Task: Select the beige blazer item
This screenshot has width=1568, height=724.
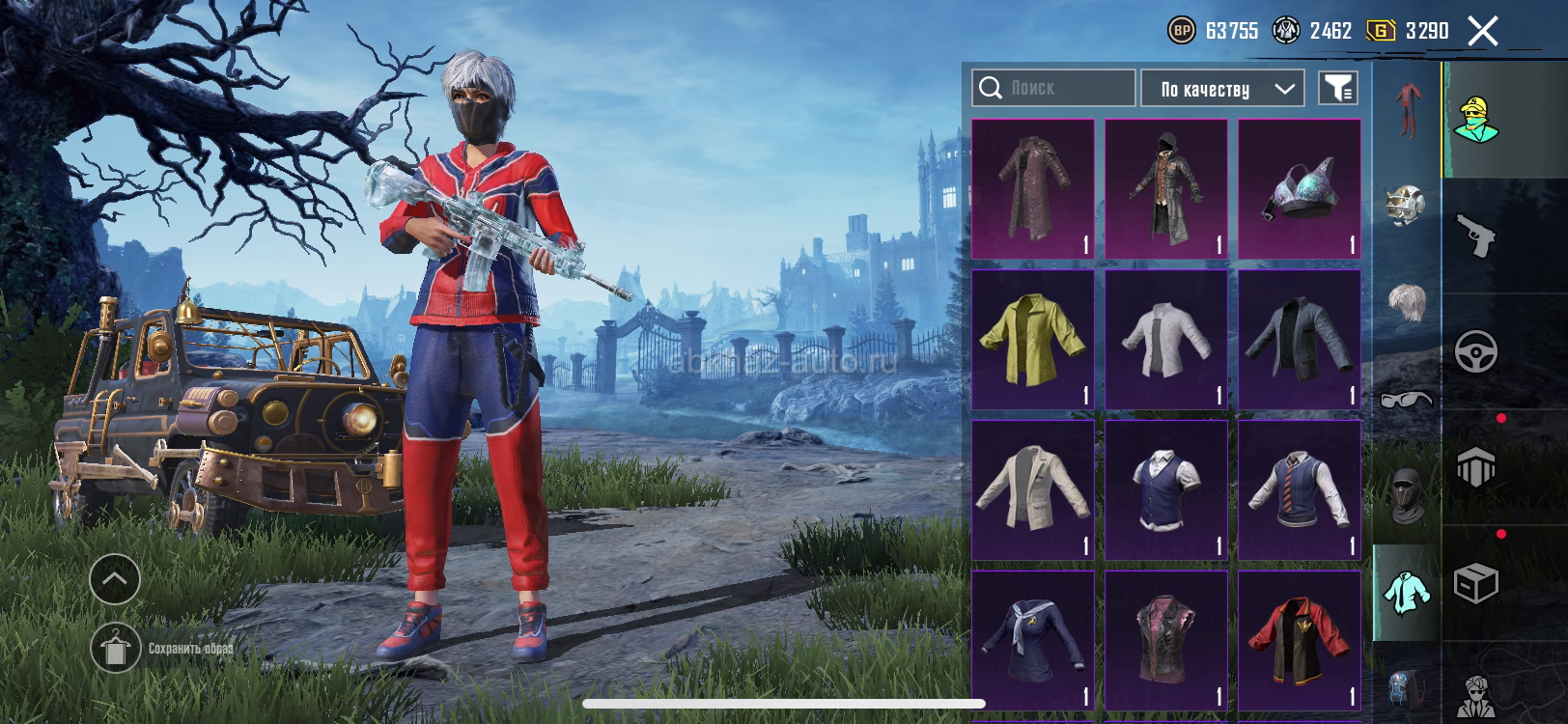Action: [1033, 490]
